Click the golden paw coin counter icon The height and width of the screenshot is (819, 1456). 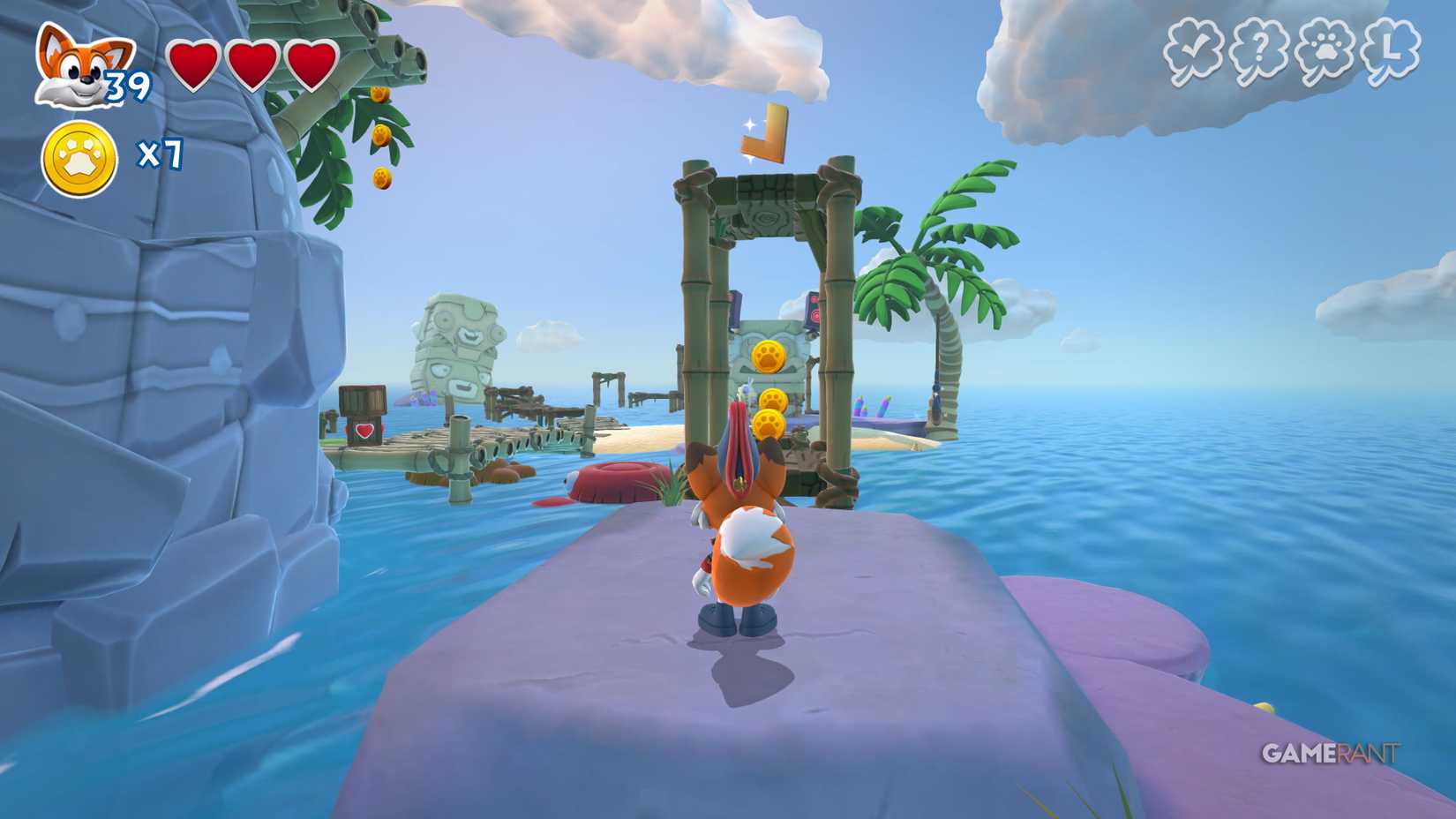[78, 154]
